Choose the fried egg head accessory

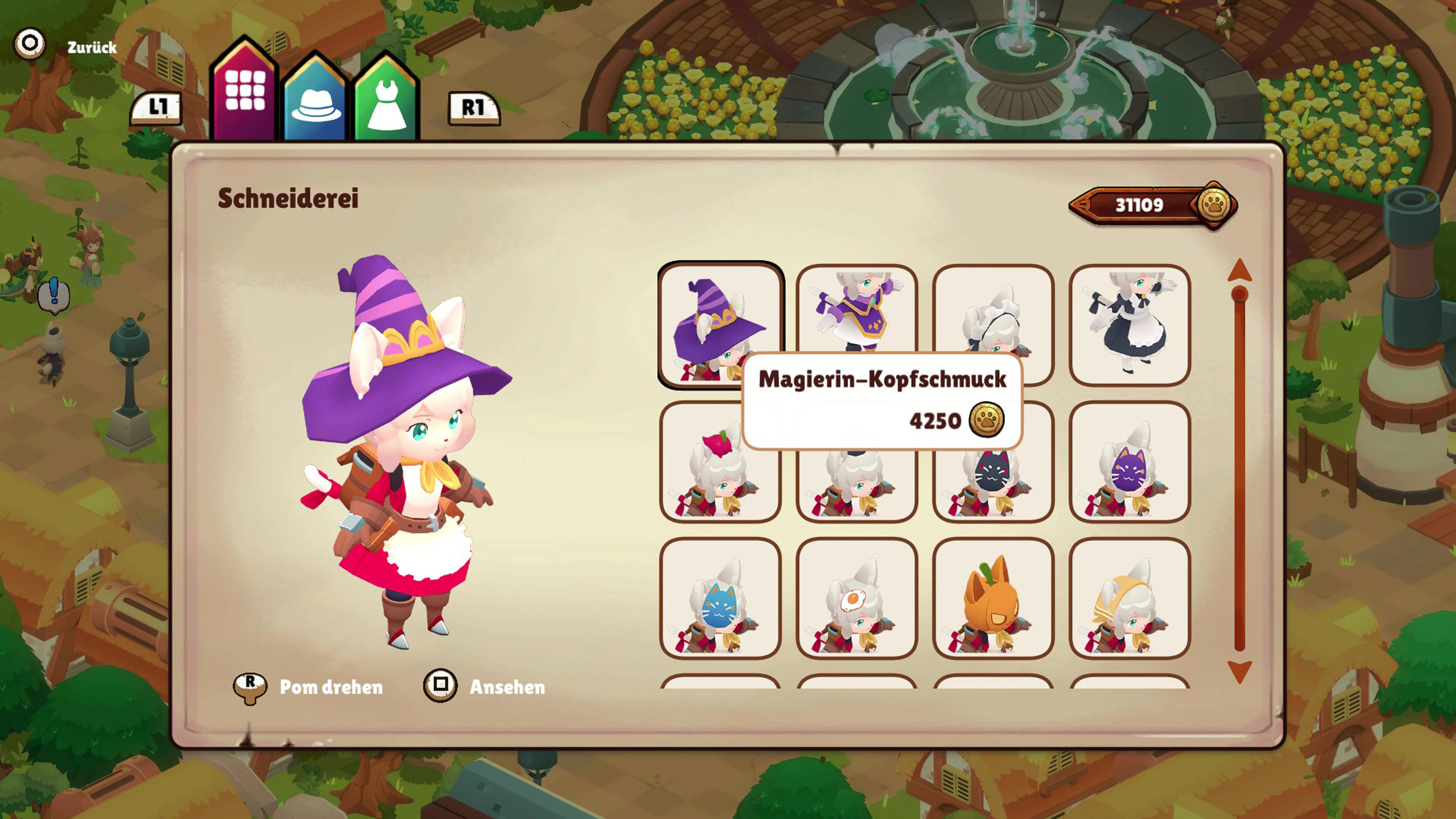coord(856,598)
